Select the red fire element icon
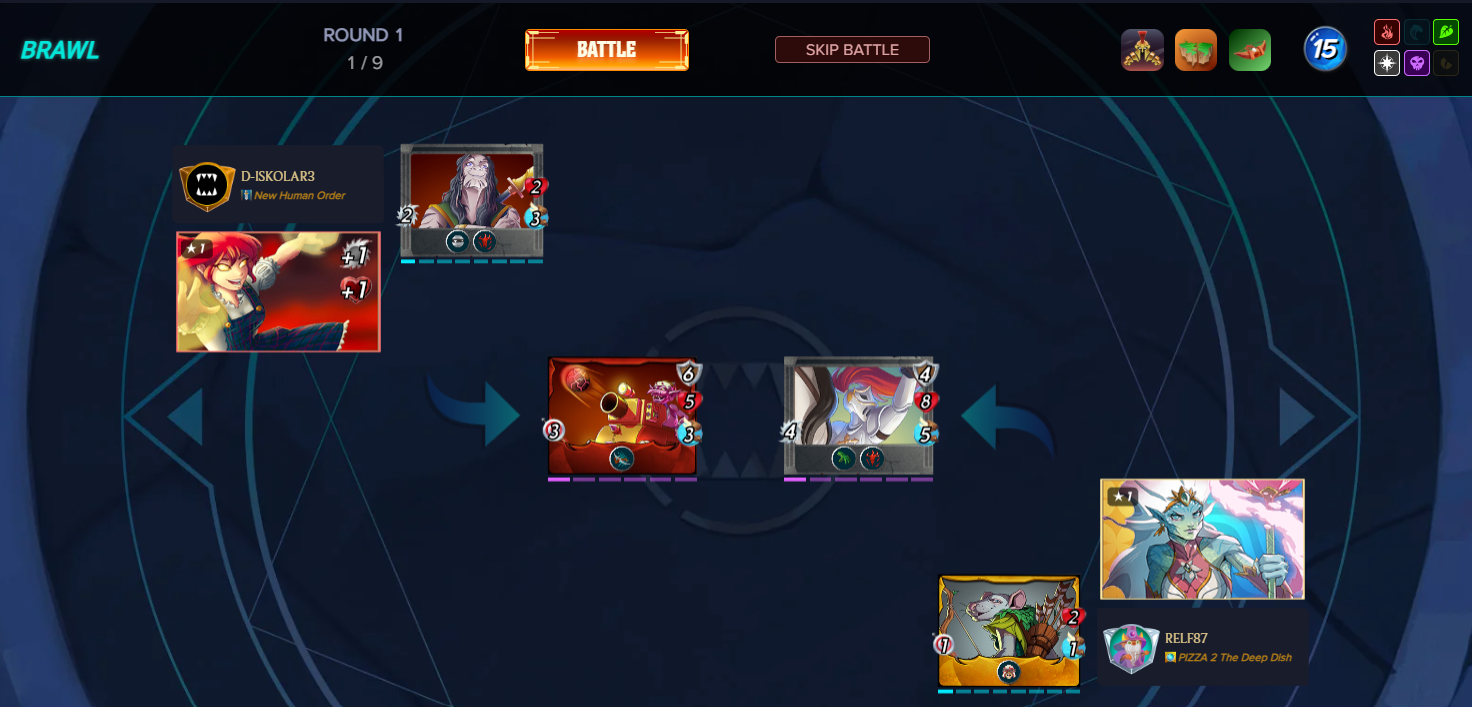The height and width of the screenshot is (707, 1472). (1387, 33)
